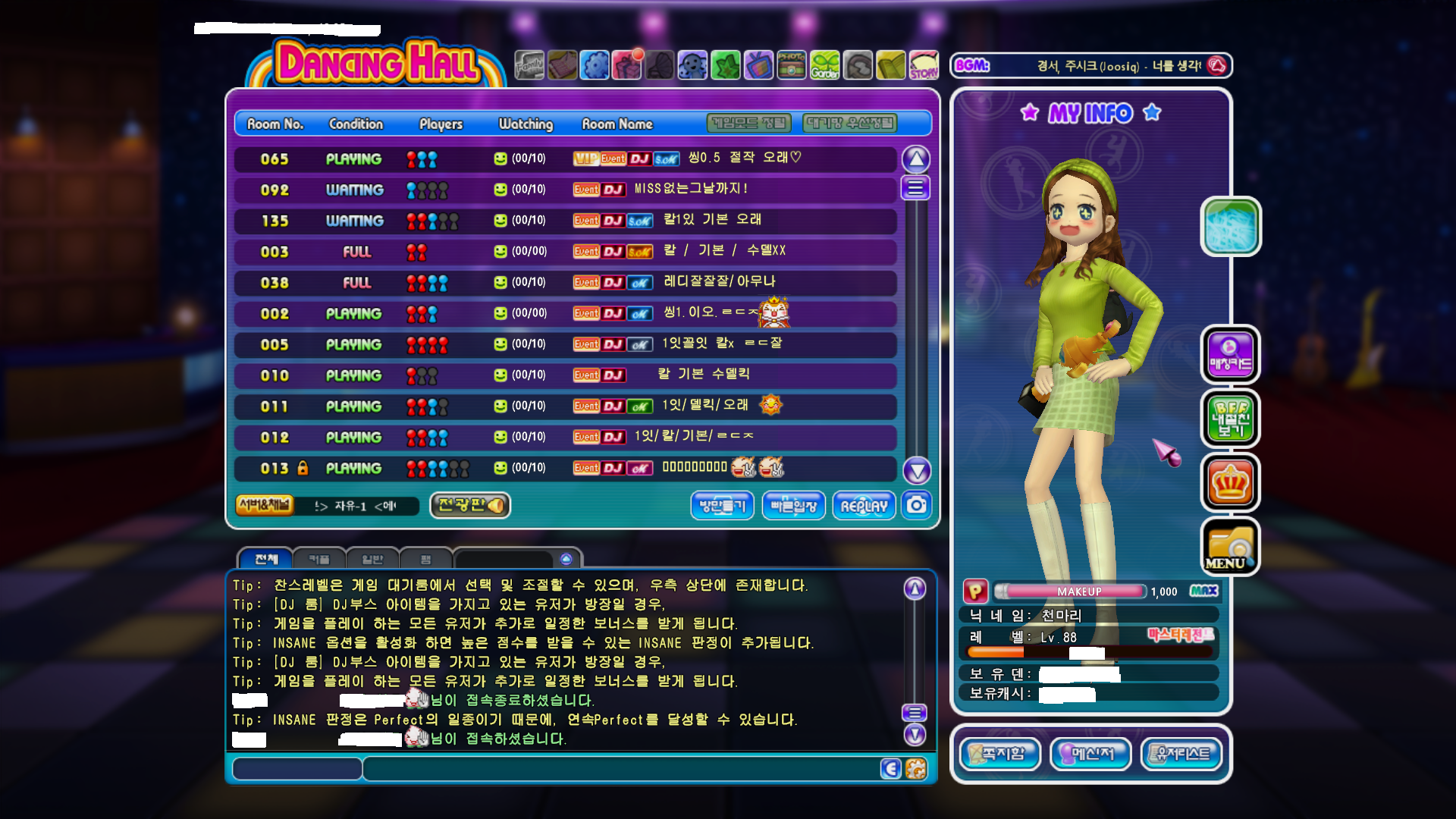The image size is (1456, 819).
Task: Open the Garden icon in top toolbar
Action: (824, 66)
